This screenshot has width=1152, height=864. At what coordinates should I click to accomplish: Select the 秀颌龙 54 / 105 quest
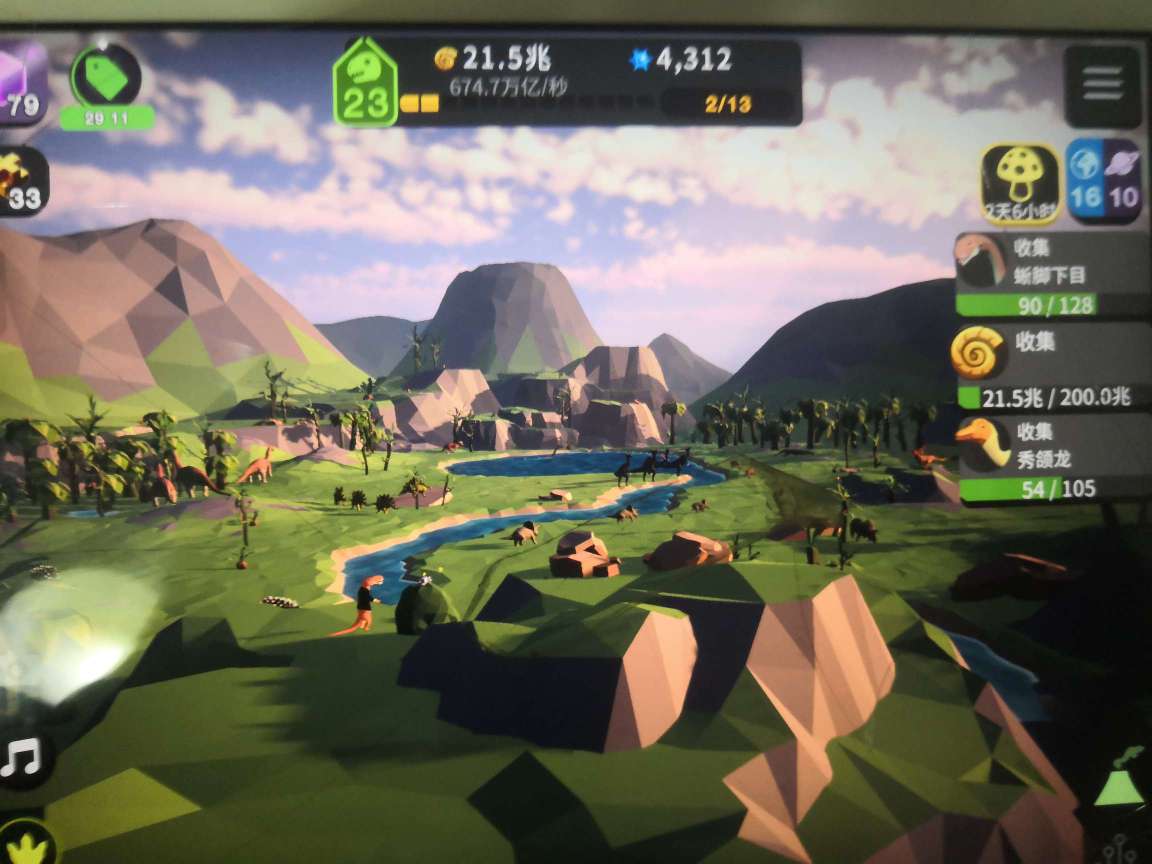(x=1050, y=459)
